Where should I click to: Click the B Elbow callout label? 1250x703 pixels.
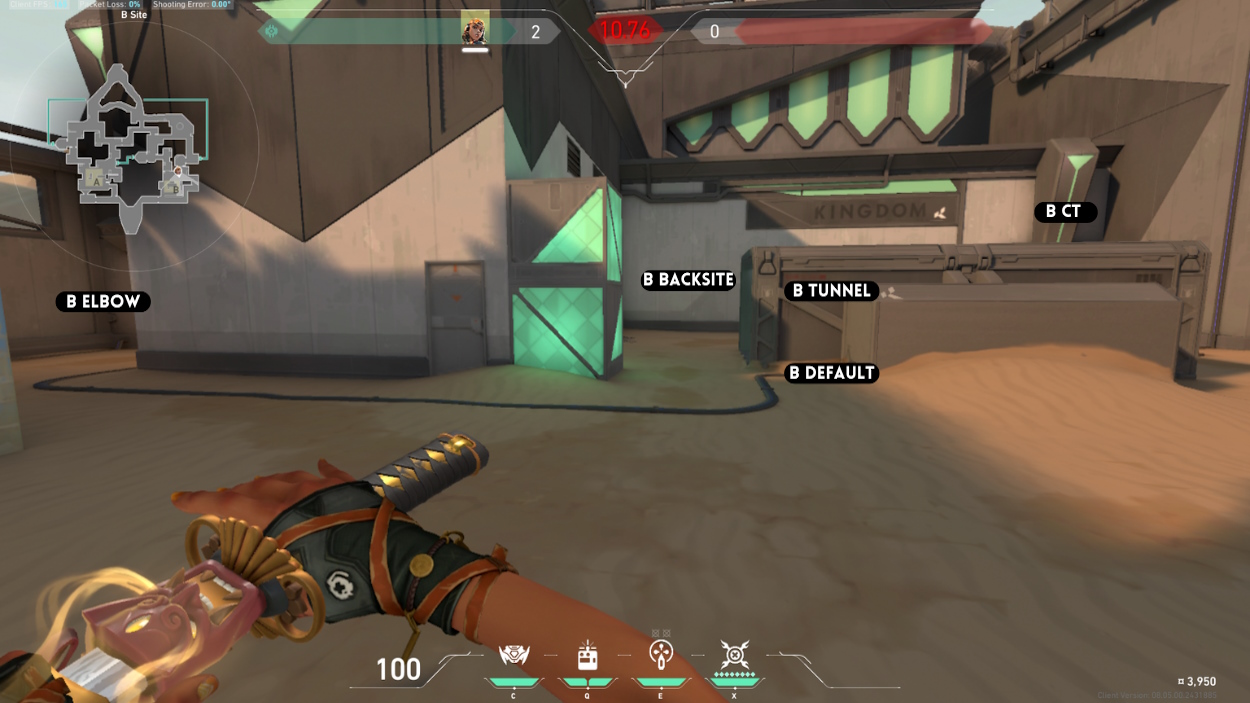click(x=103, y=301)
